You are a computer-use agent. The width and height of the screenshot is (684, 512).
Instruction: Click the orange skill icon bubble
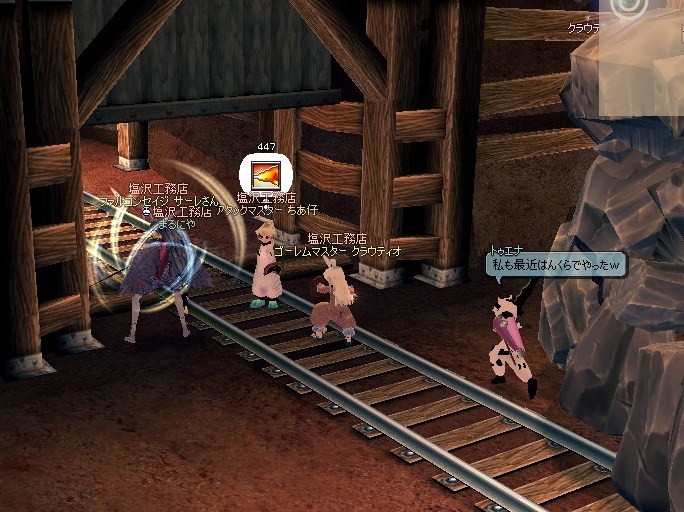(x=265, y=174)
